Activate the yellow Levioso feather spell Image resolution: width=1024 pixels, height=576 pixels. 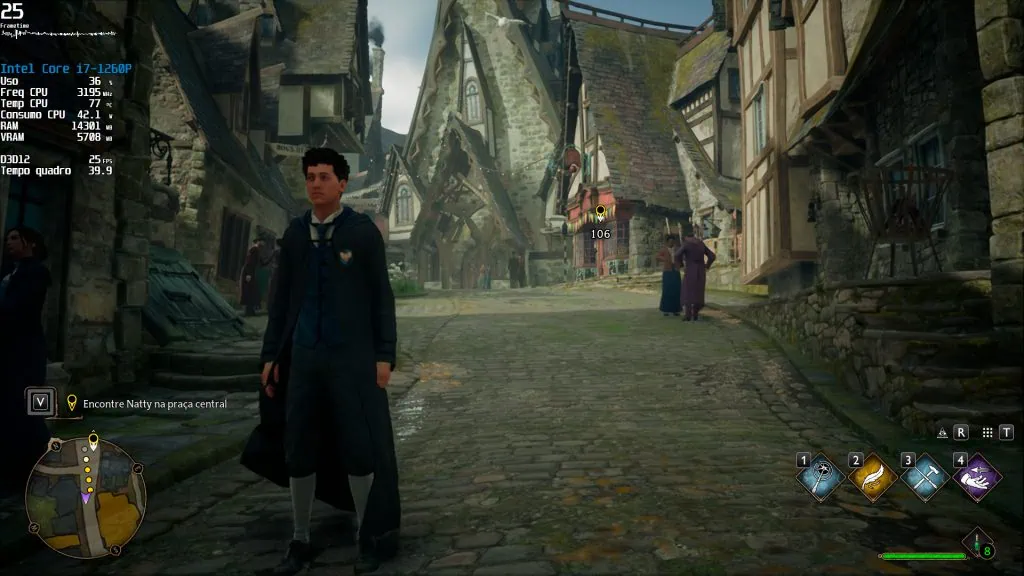click(872, 477)
